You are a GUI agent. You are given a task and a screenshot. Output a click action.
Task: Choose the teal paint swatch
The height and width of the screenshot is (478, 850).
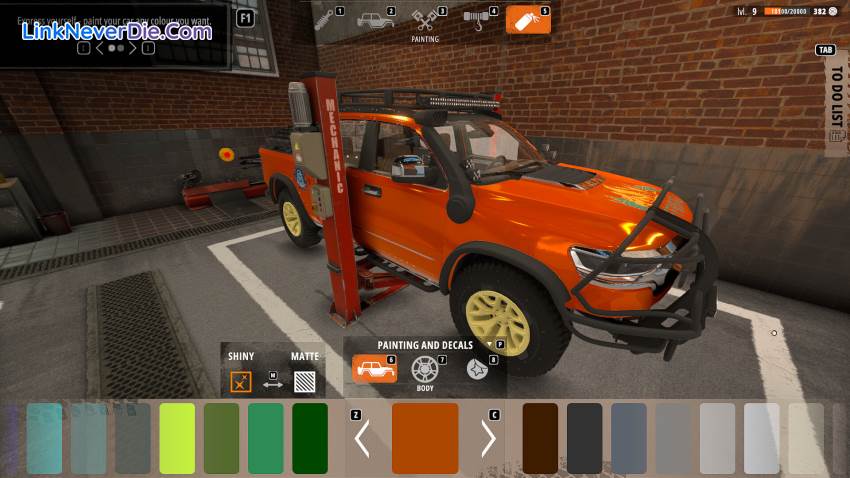44,438
